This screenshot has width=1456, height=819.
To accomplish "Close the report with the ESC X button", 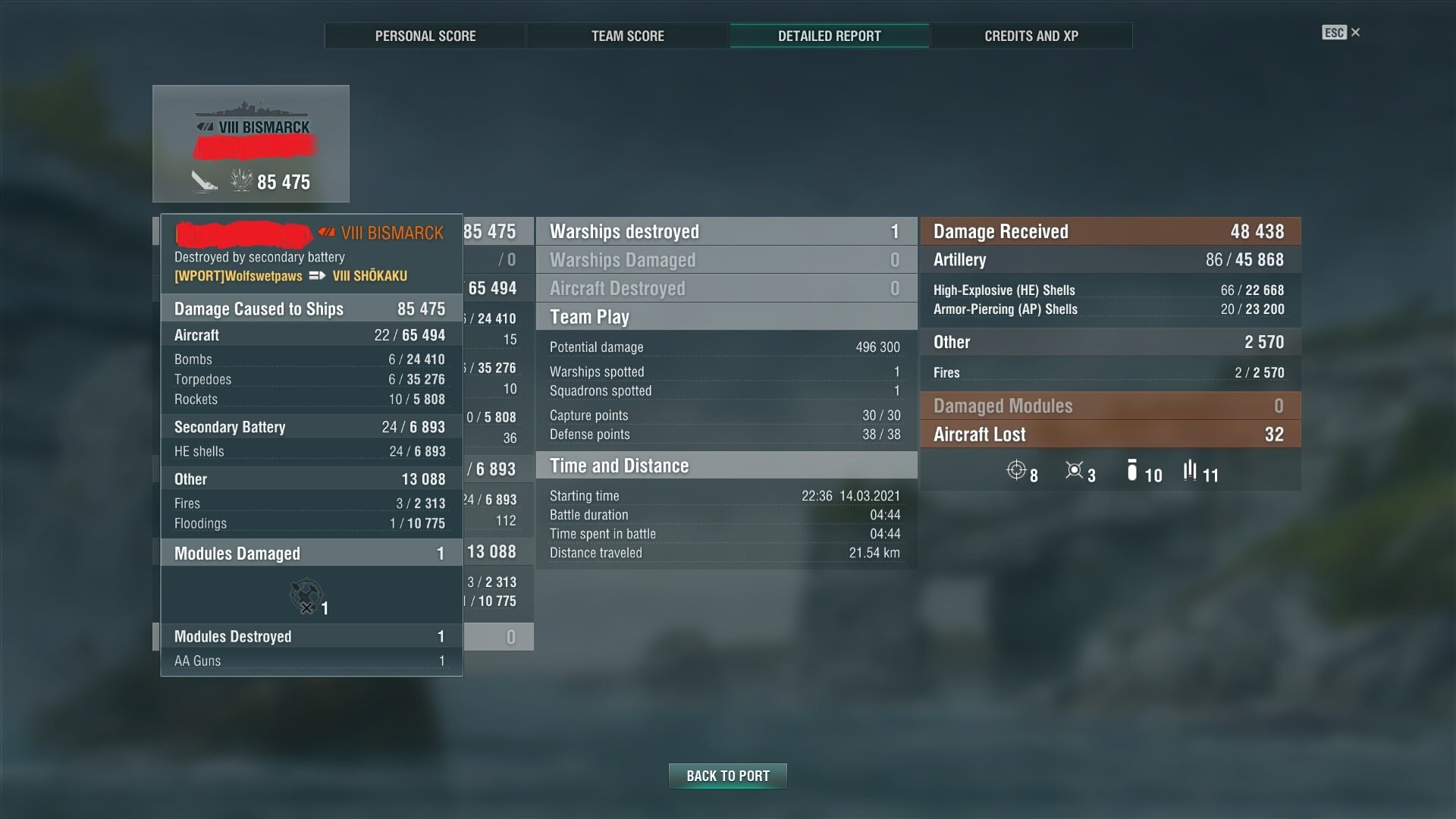I will click(1341, 33).
